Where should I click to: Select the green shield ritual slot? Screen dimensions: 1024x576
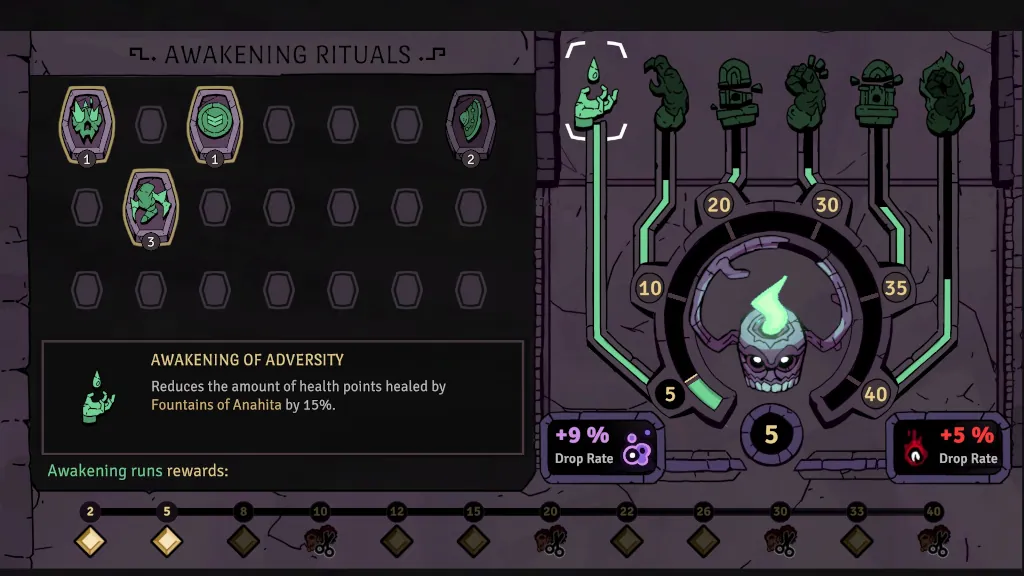(470, 122)
